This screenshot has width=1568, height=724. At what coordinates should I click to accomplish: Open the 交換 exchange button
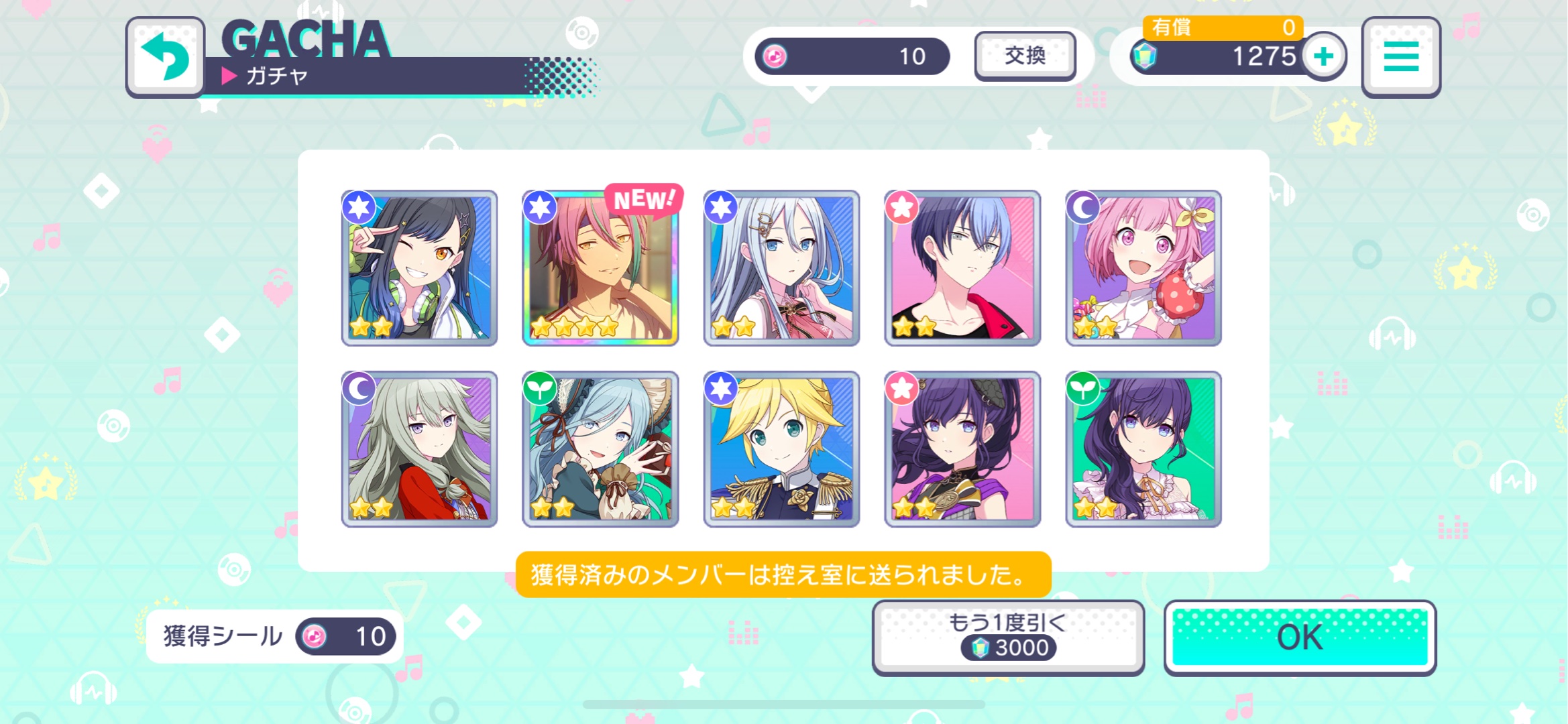pyautogui.click(x=1024, y=56)
